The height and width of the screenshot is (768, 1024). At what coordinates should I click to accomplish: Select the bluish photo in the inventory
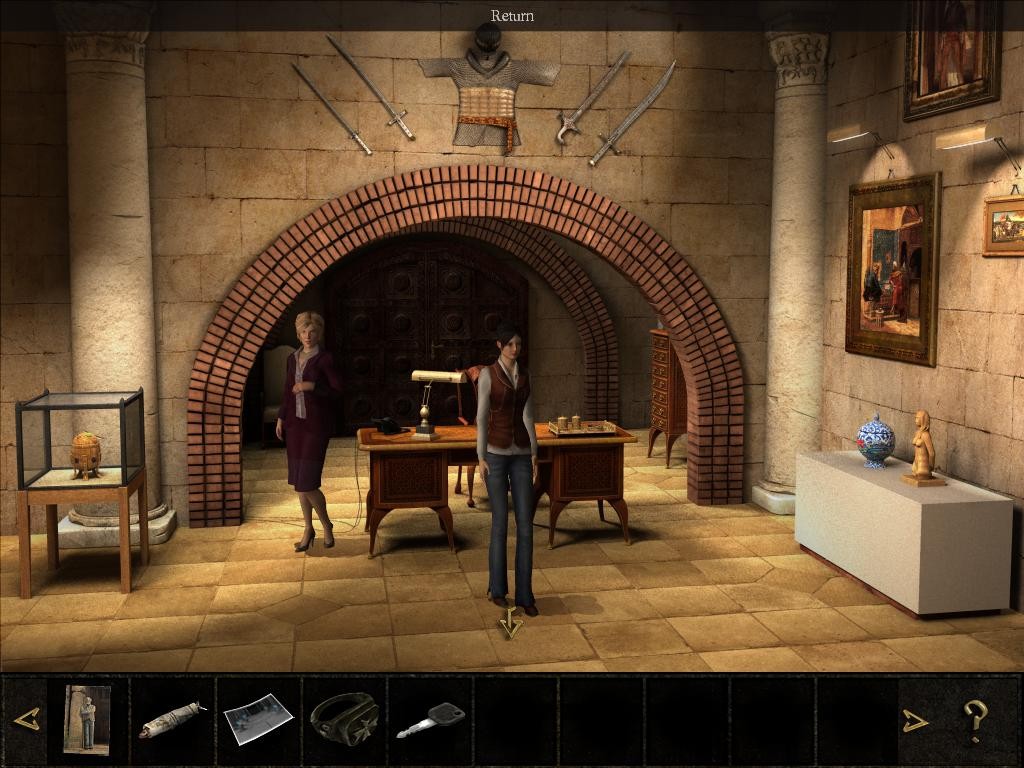[x=257, y=720]
